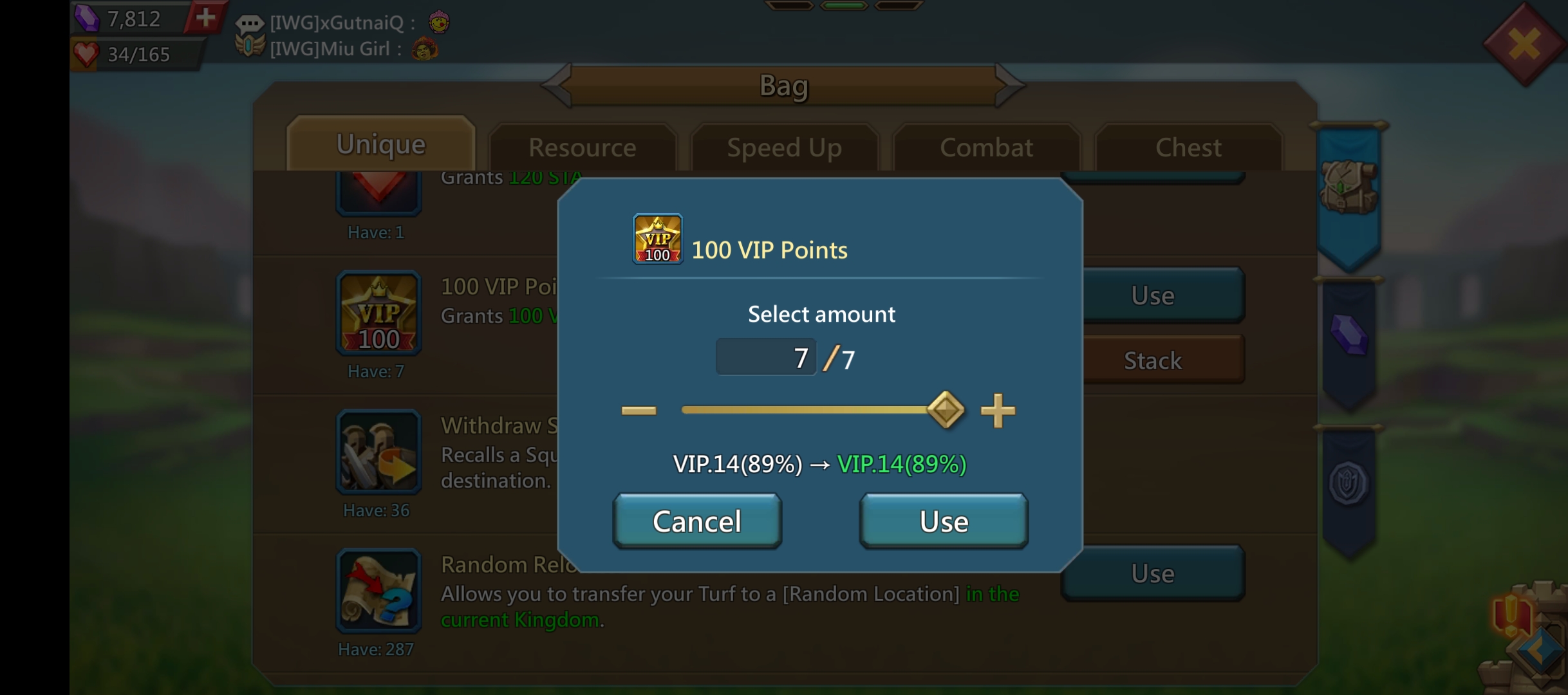Confirm using 7 VIP Points items

point(944,521)
